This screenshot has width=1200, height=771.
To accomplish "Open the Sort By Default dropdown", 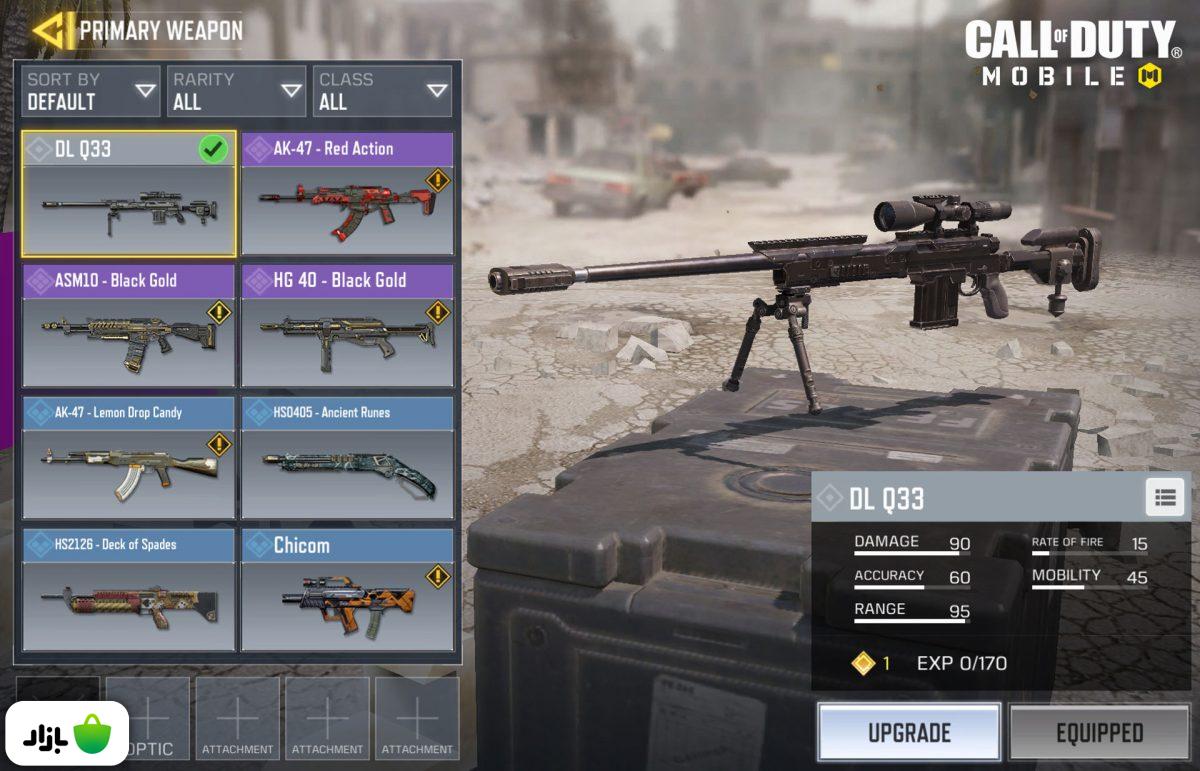I will click(91, 91).
